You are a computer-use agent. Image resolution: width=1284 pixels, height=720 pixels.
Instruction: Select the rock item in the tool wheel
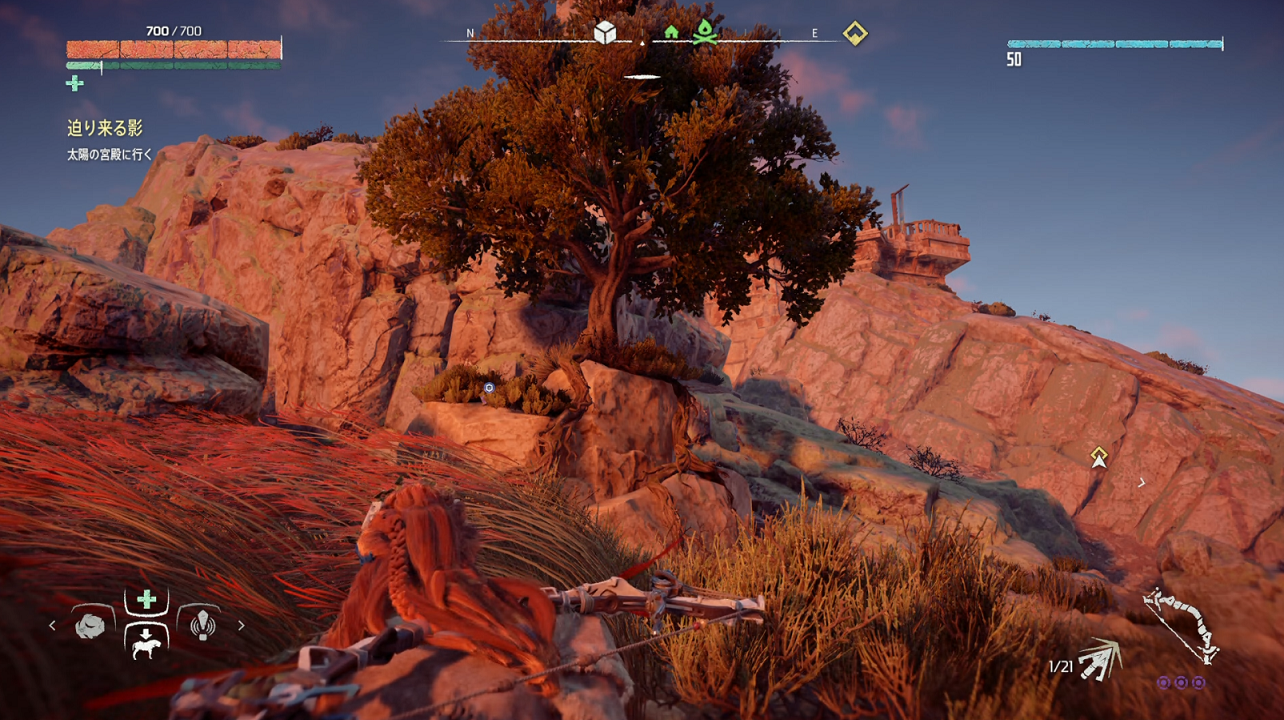coord(90,625)
